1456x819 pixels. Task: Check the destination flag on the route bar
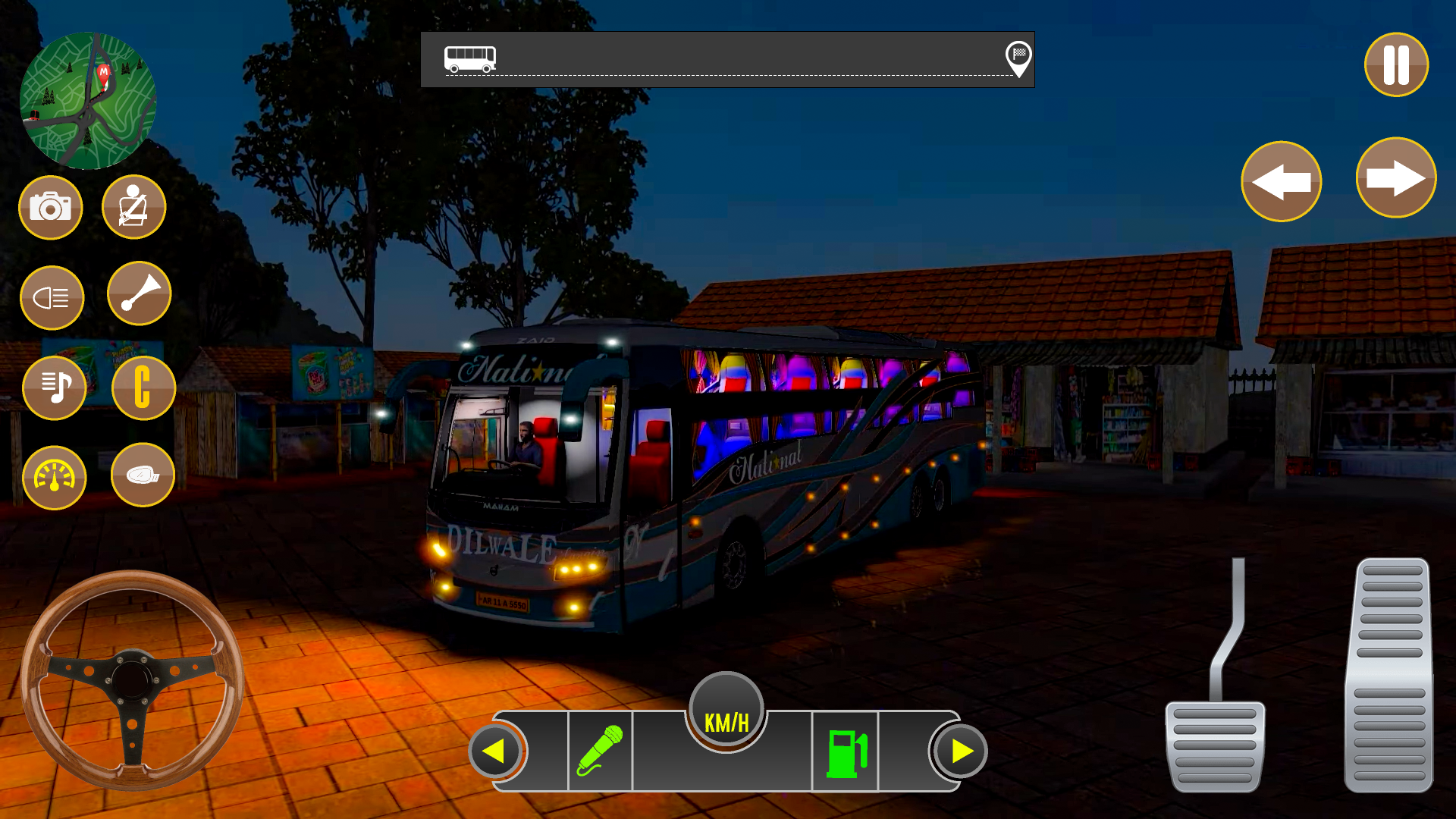click(1020, 61)
